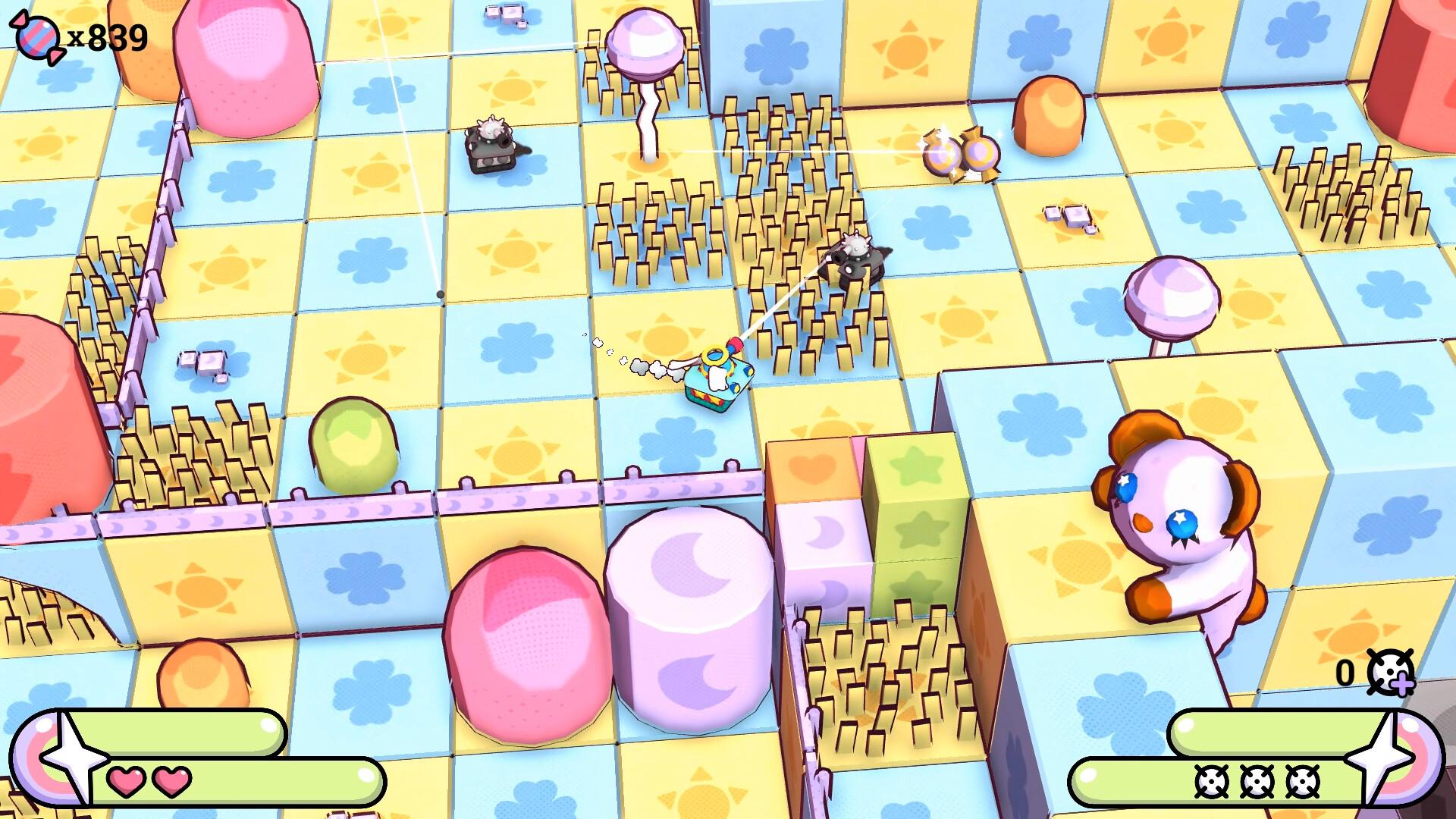
Task: Click the sparkle star on the left health bar
Action: (73, 757)
